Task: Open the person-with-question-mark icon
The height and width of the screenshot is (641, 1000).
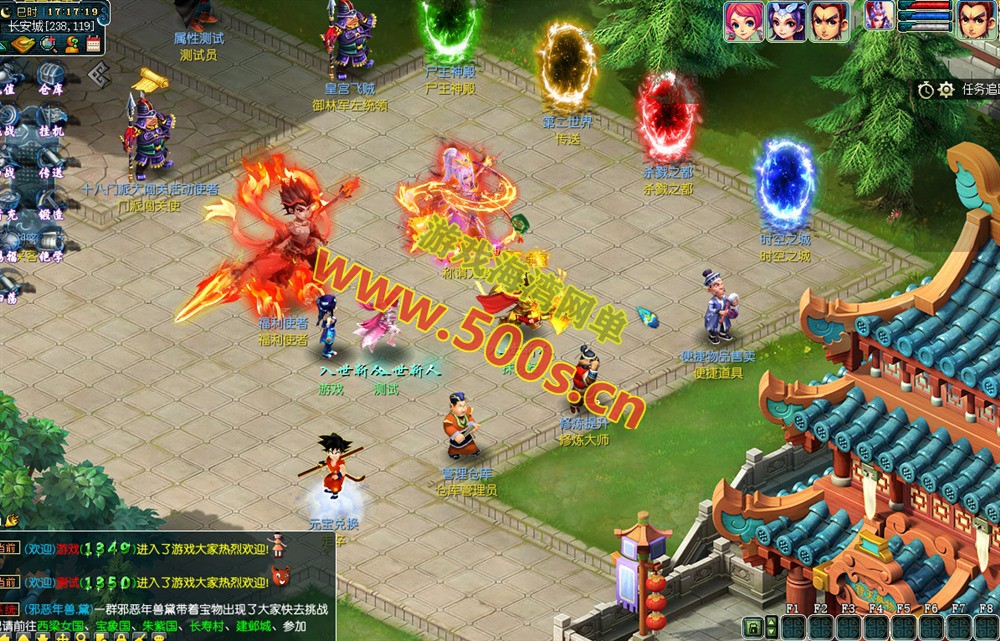Action: (x=71, y=44)
